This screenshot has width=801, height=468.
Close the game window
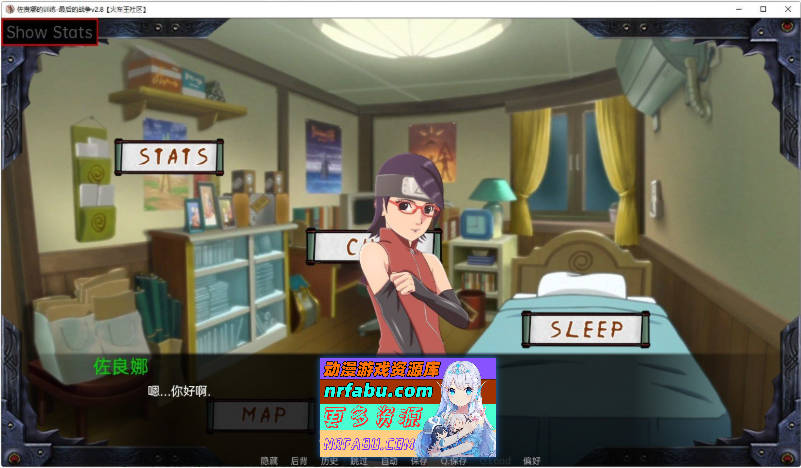(788, 8)
